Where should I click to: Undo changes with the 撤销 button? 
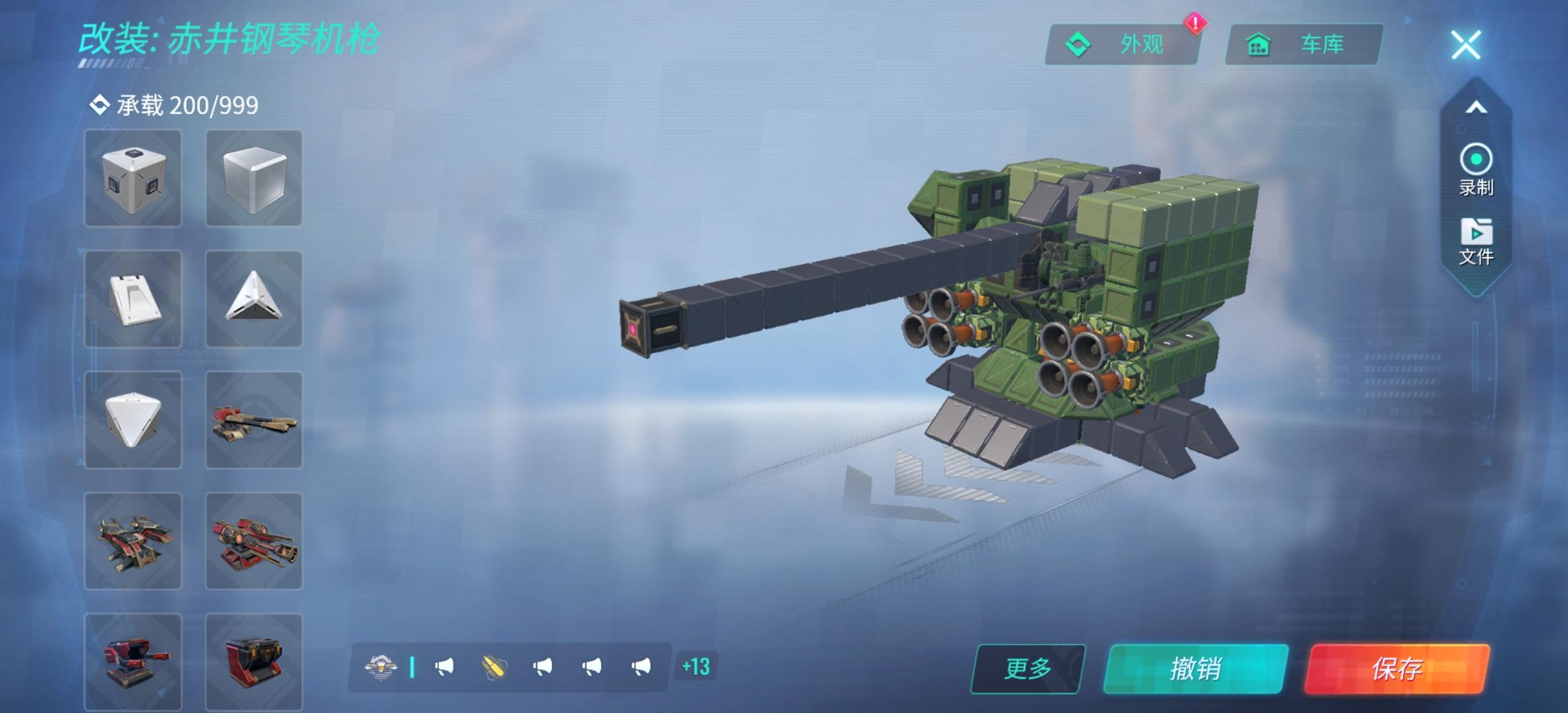(x=1195, y=669)
